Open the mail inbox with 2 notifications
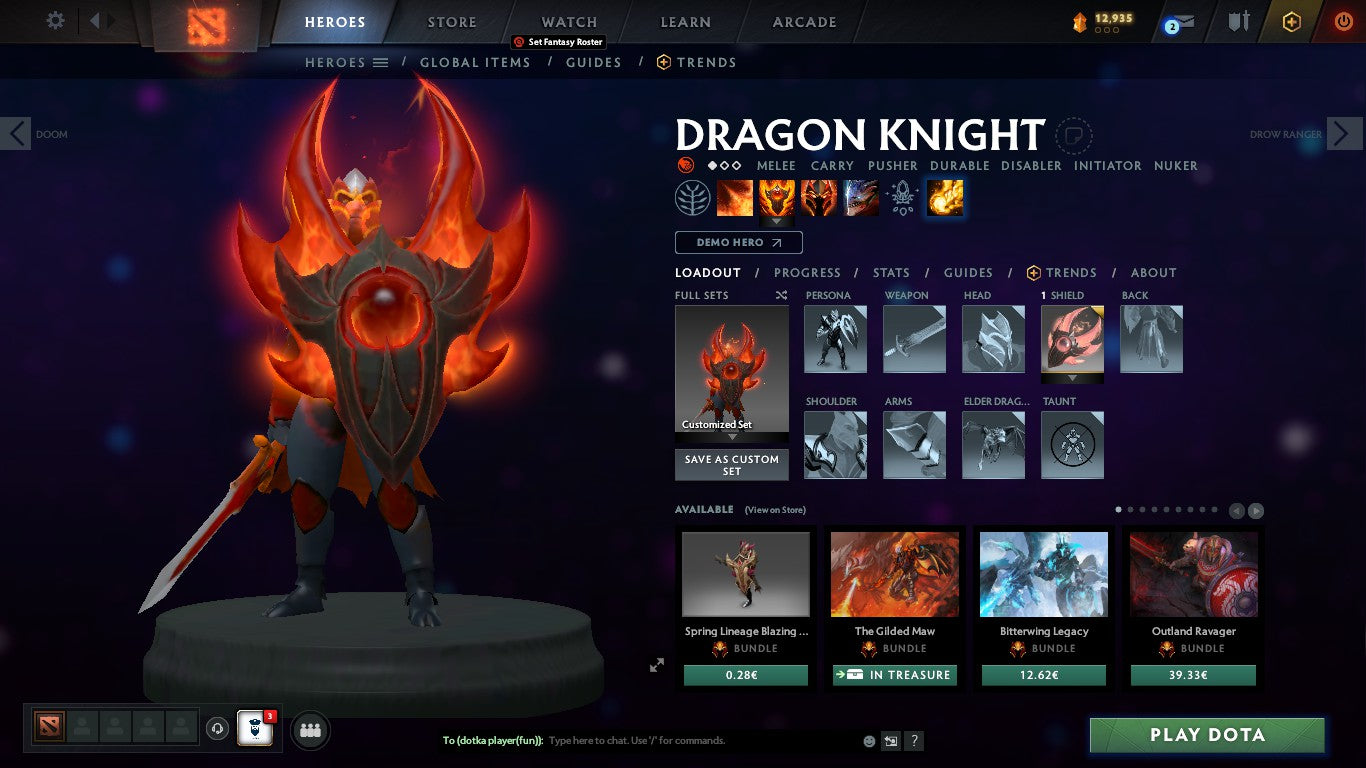The image size is (1366, 768). (x=1179, y=21)
